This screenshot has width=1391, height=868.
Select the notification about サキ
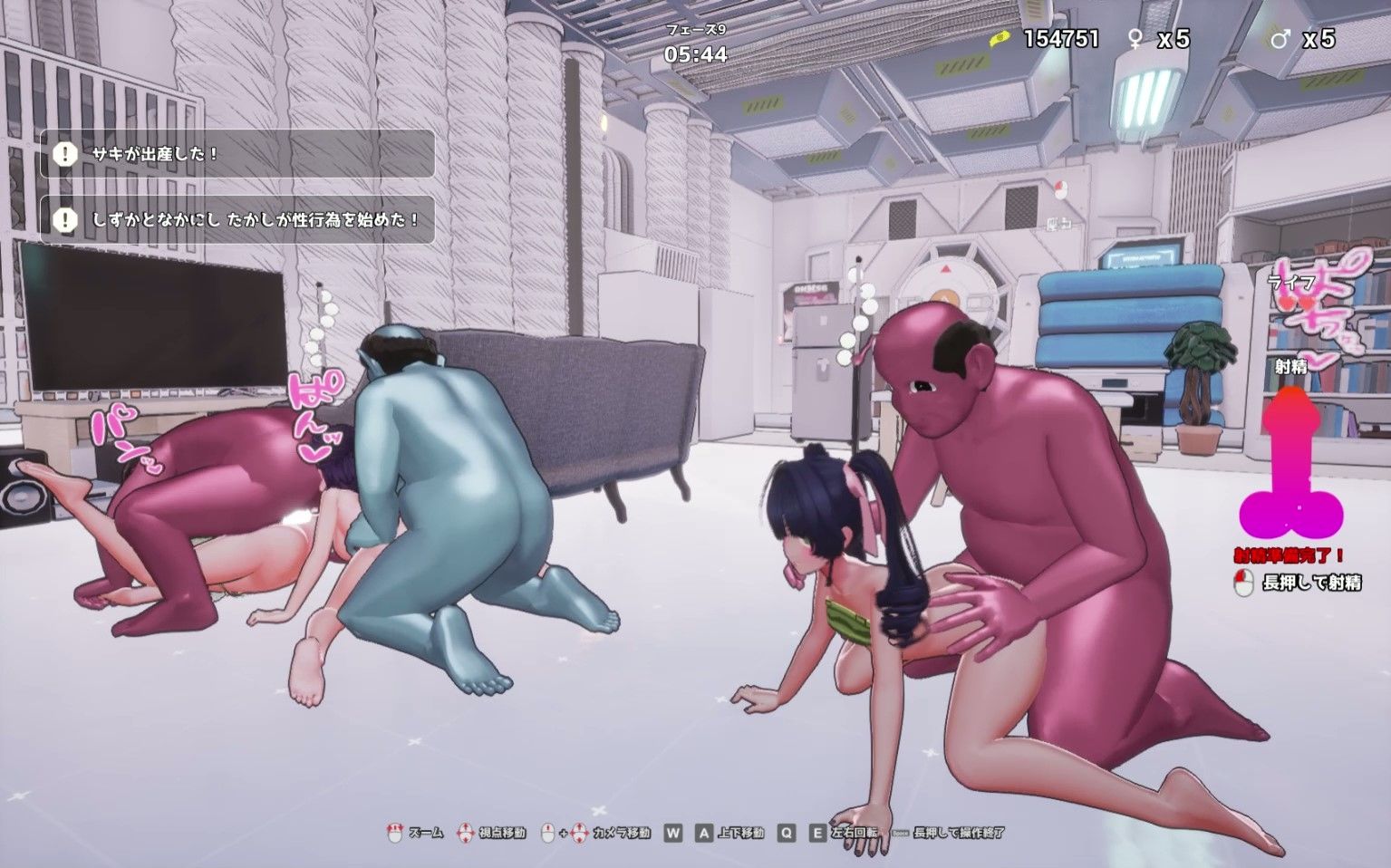pos(237,154)
